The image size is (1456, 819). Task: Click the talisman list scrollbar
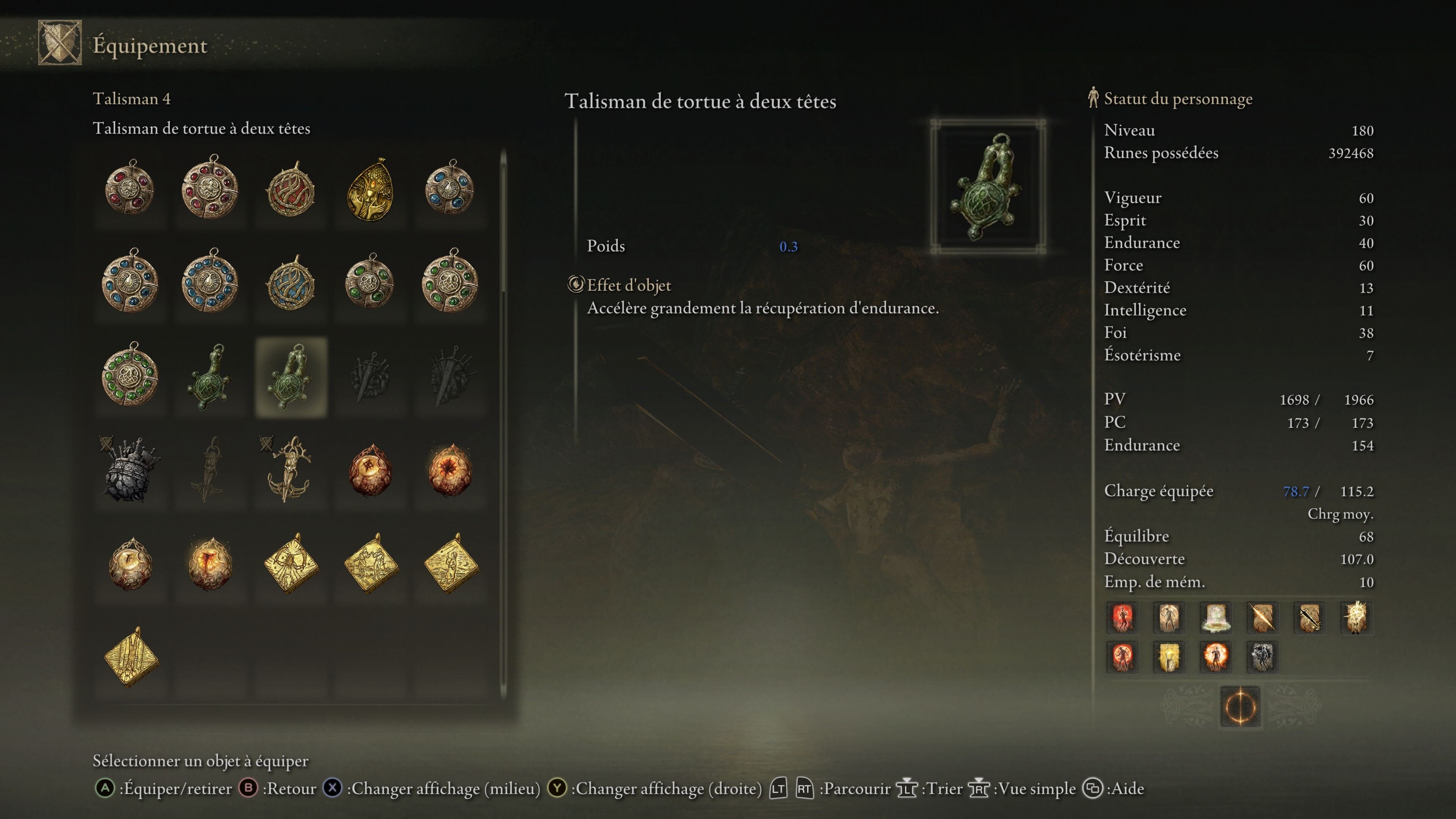(x=503, y=424)
